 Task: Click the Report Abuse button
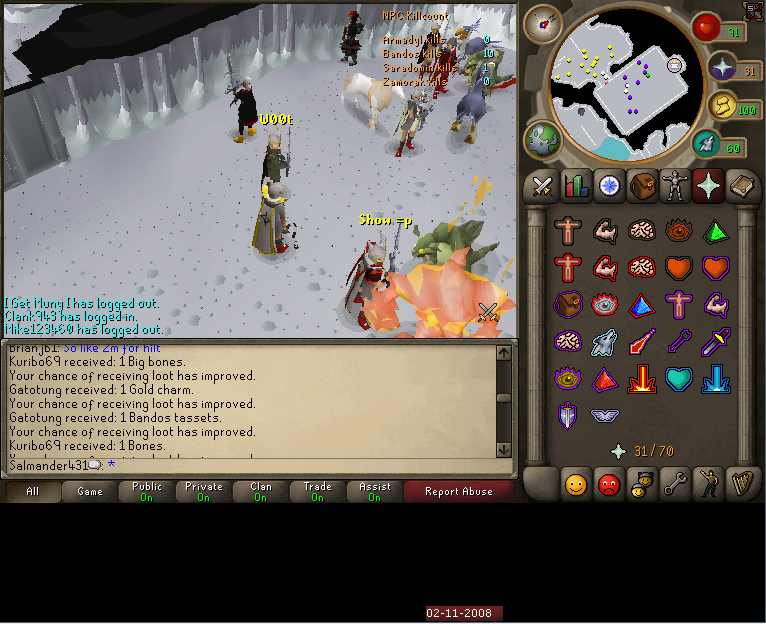[x=458, y=491]
